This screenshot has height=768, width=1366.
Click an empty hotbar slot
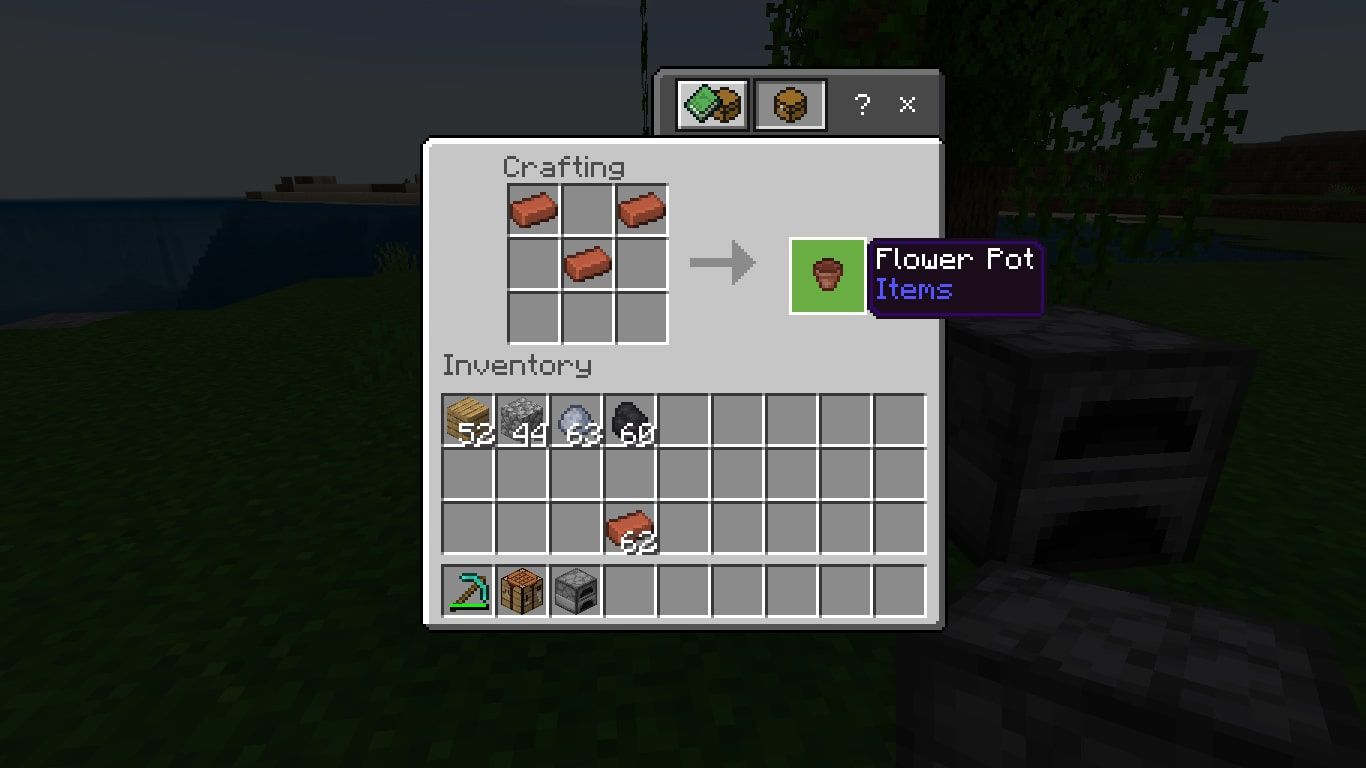click(682, 590)
